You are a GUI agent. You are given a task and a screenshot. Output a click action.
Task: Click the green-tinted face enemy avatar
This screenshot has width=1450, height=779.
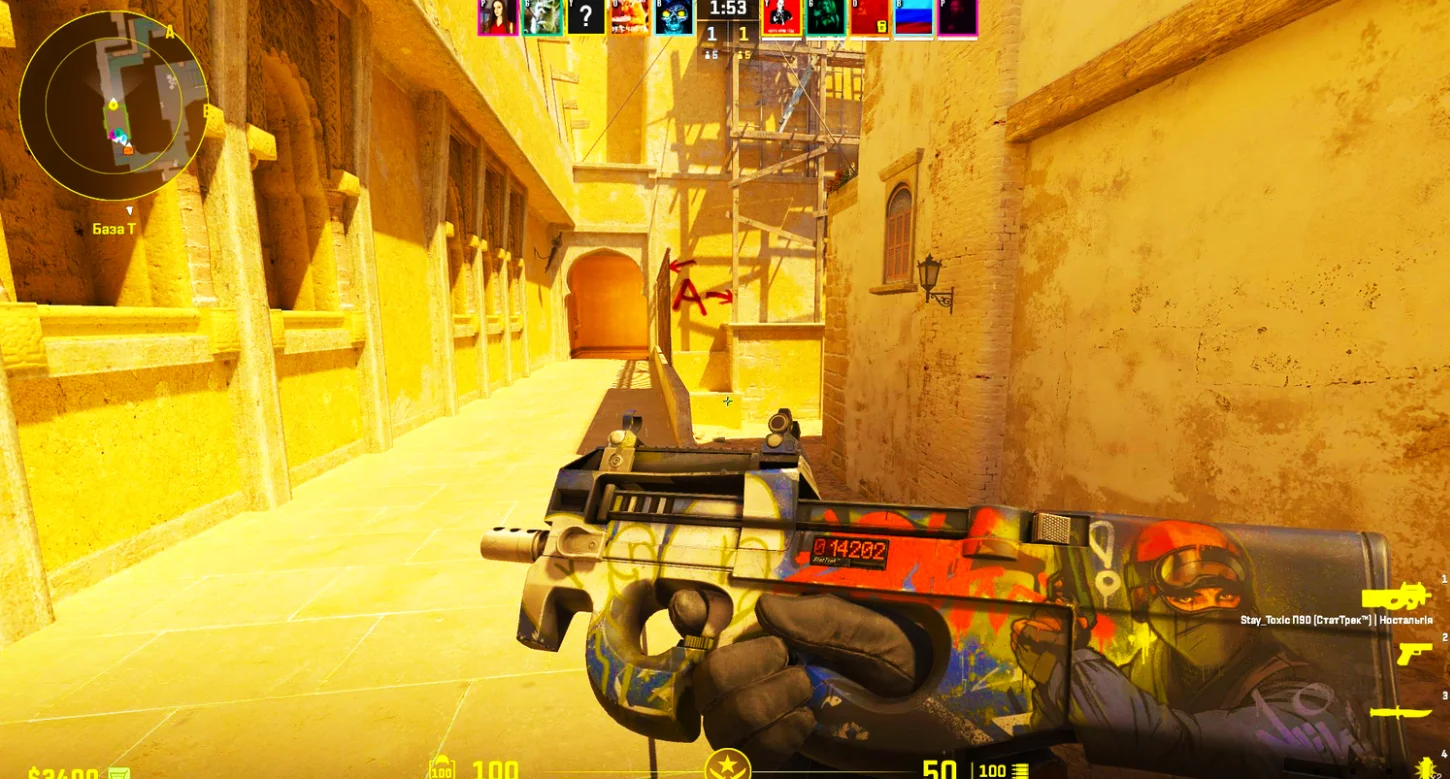(826, 17)
